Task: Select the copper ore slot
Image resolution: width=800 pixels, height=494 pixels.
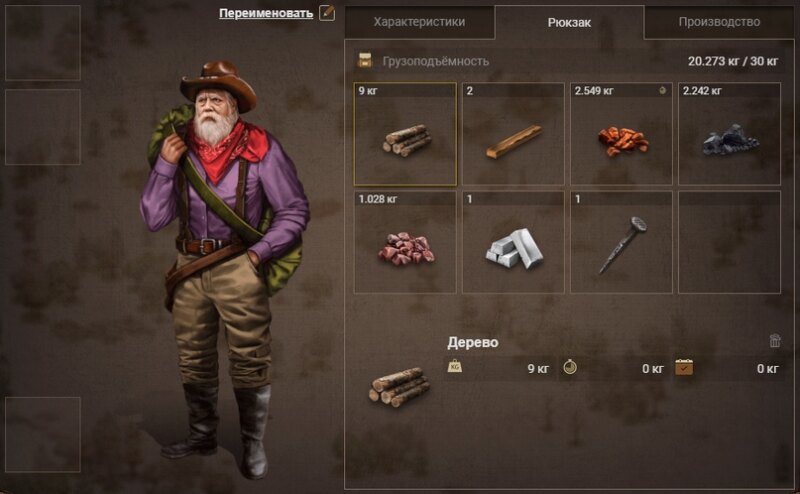Action: [x=621, y=135]
